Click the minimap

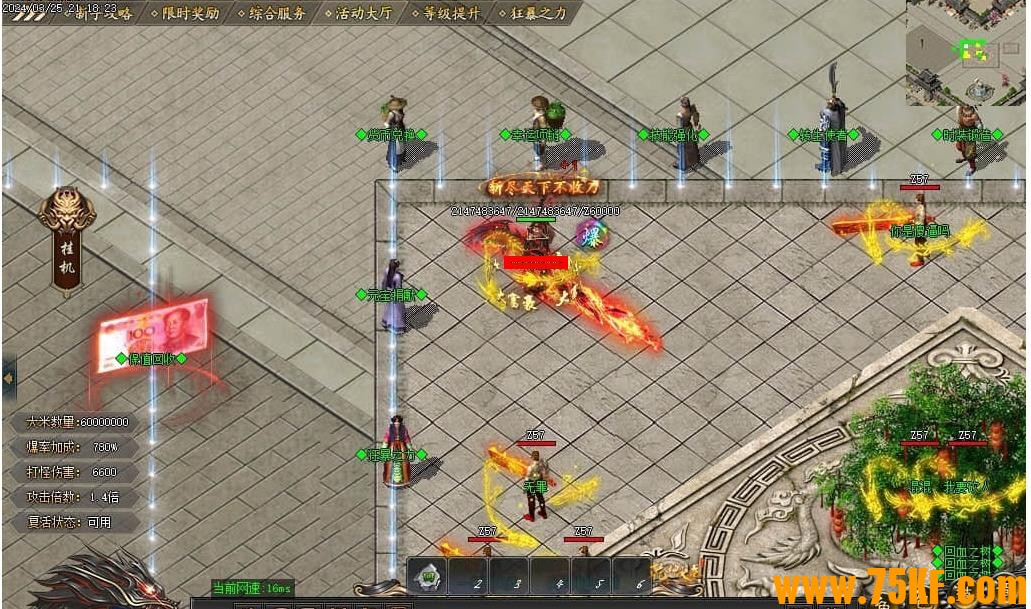[x=965, y=52]
